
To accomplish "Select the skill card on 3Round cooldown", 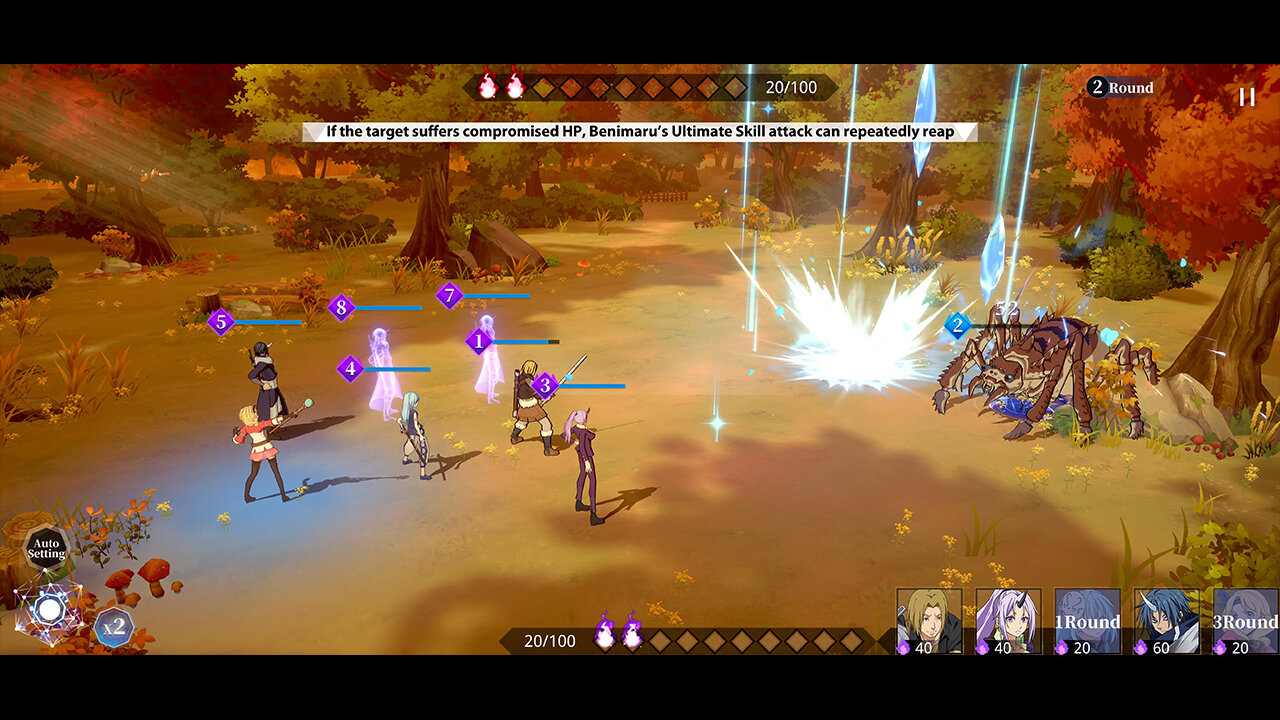I will (x=1245, y=621).
